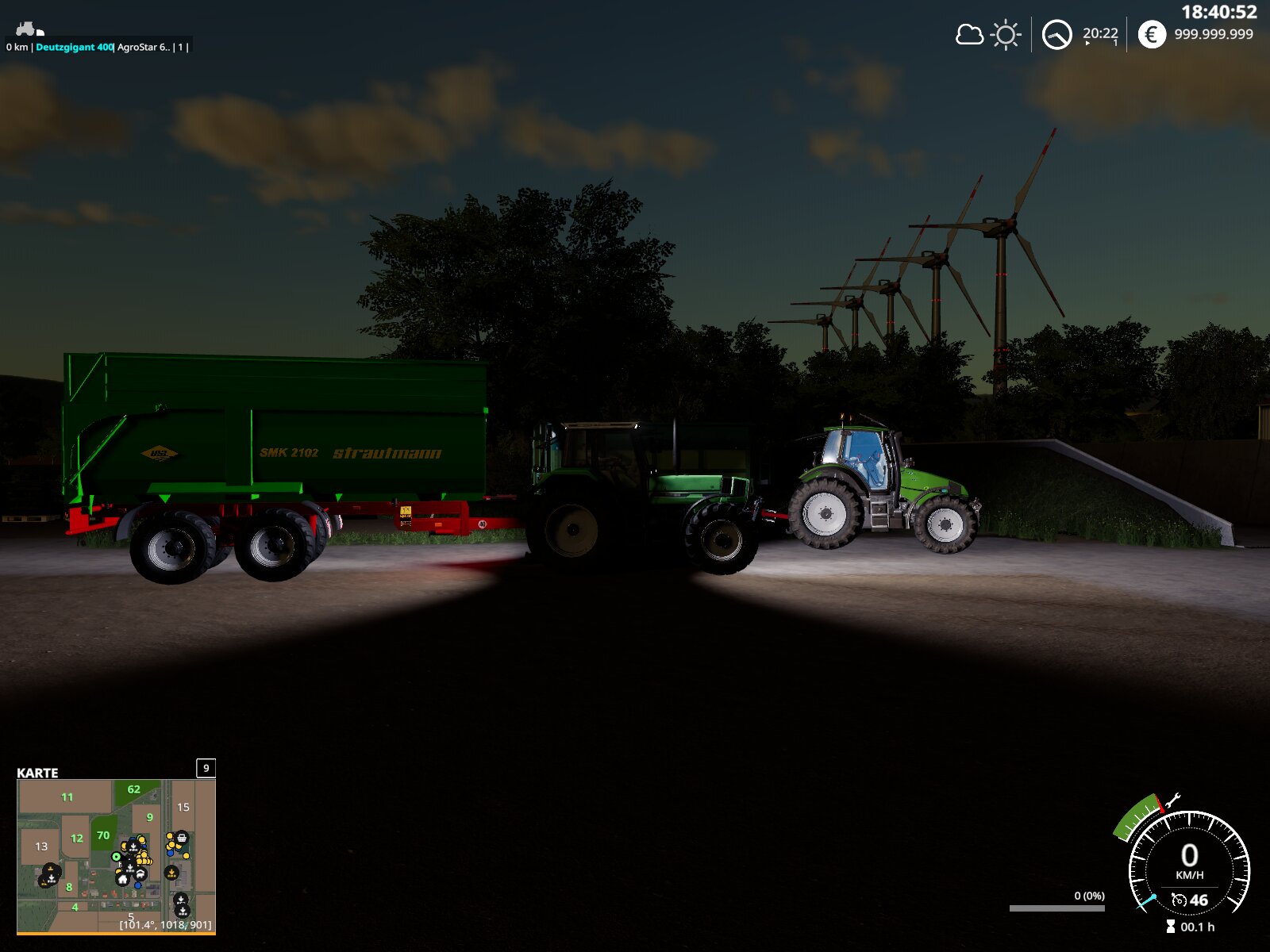Select the Deutzgigant 400 vehicle label
Screen dimensions: 1270x952
74,48
